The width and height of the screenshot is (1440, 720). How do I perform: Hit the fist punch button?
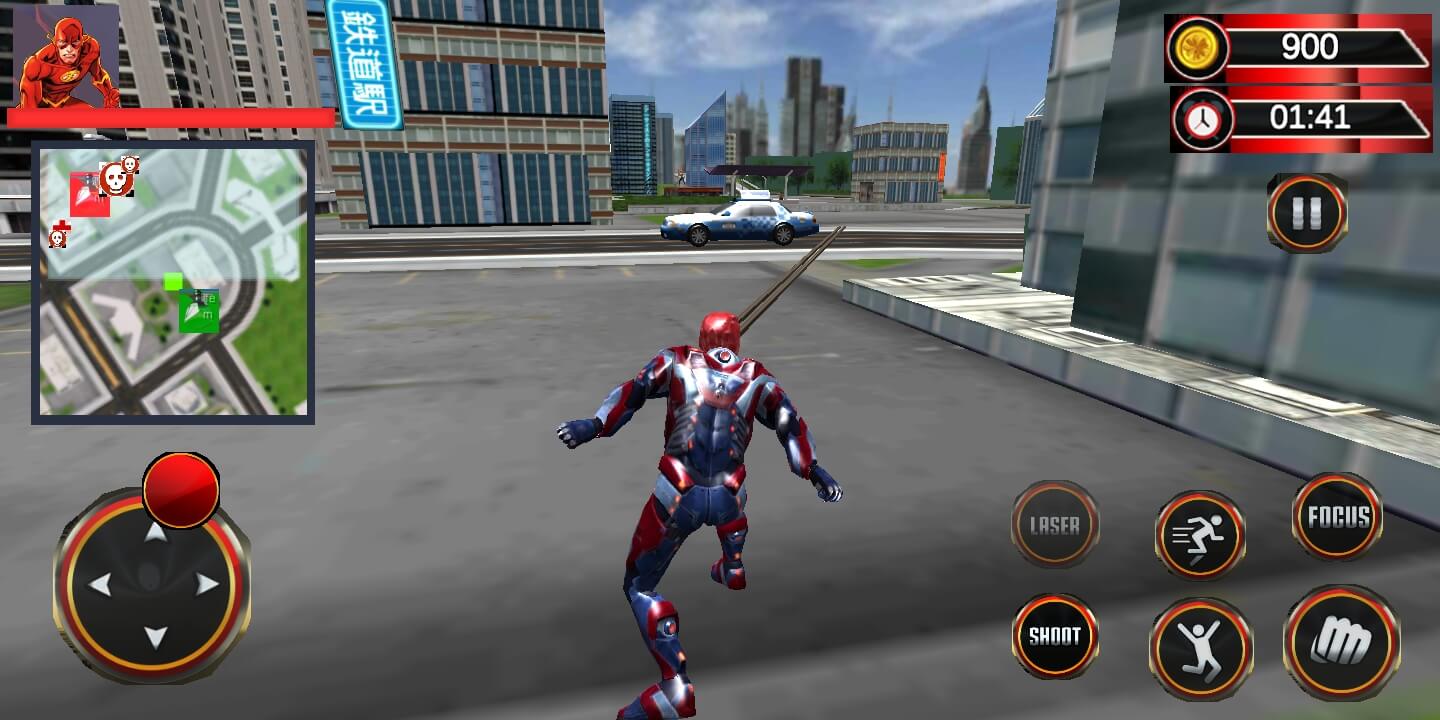point(1341,642)
